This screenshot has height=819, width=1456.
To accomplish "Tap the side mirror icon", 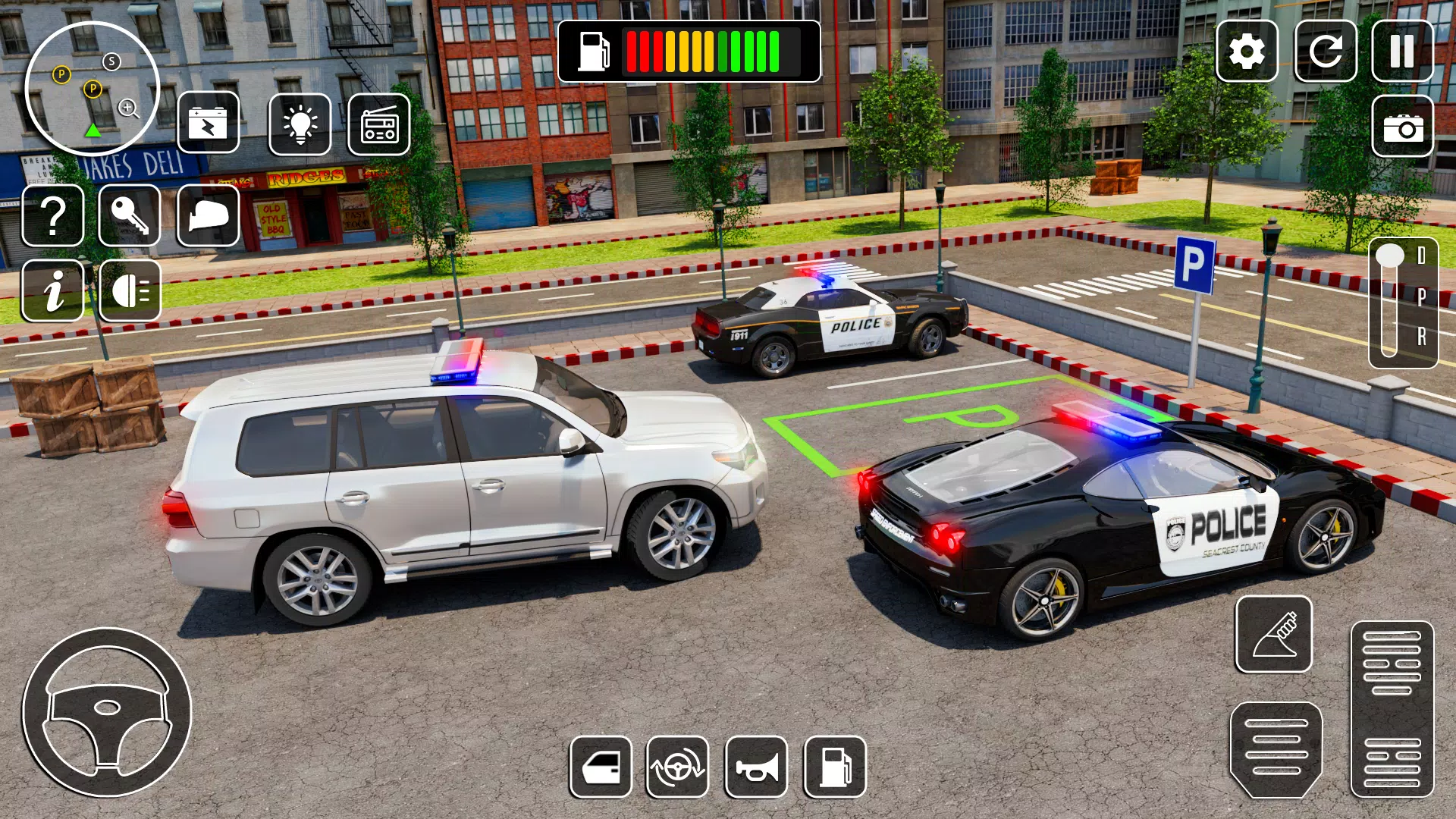I will click(x=208, y=218).
